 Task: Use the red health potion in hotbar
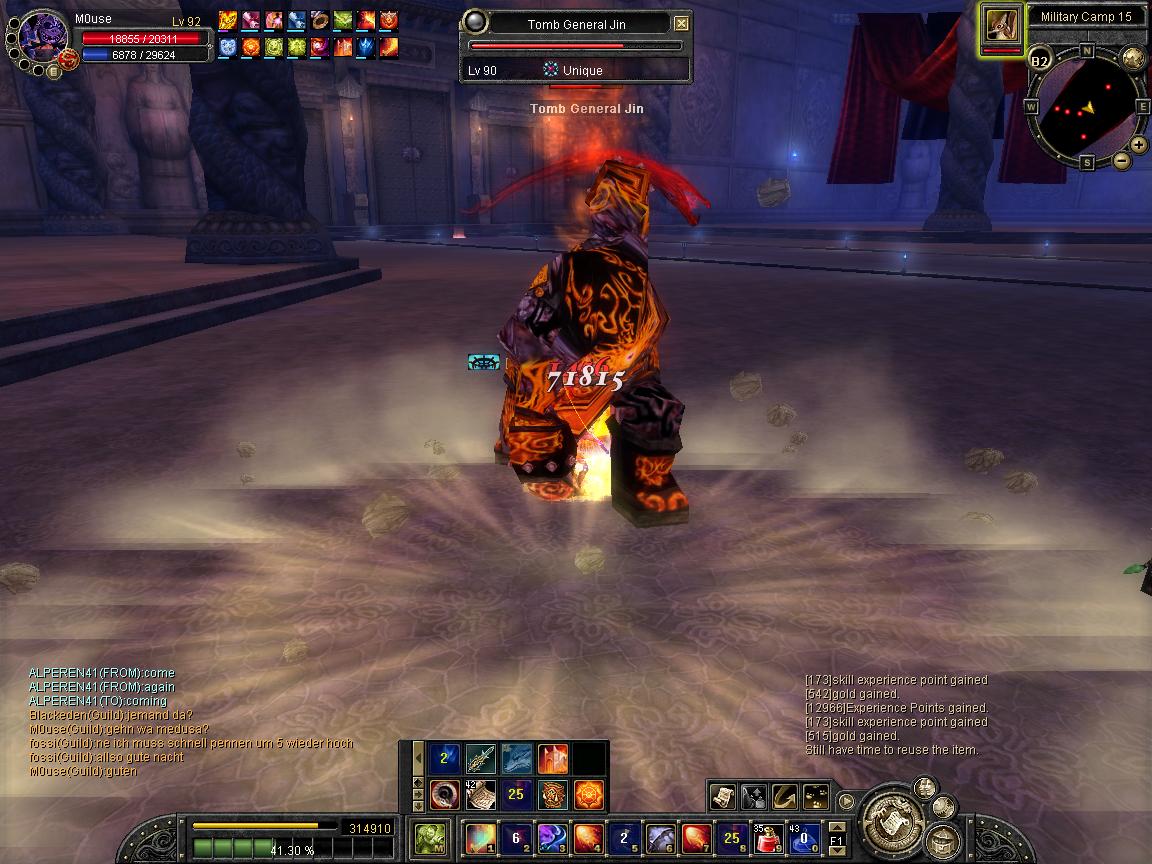pyautogui.click(x=767, y=836)
